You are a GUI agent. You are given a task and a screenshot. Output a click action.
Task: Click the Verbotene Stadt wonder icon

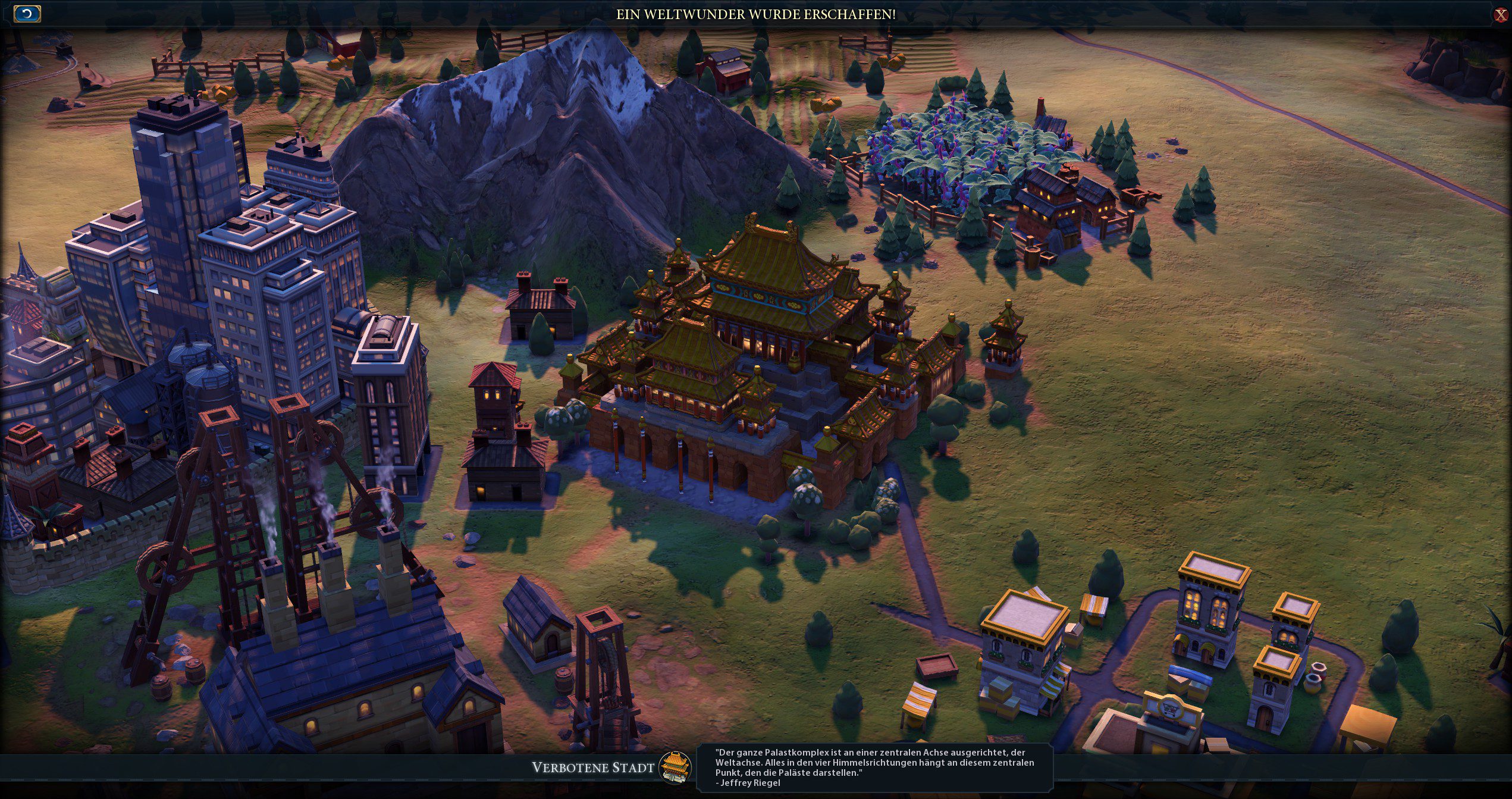point(675,767)
